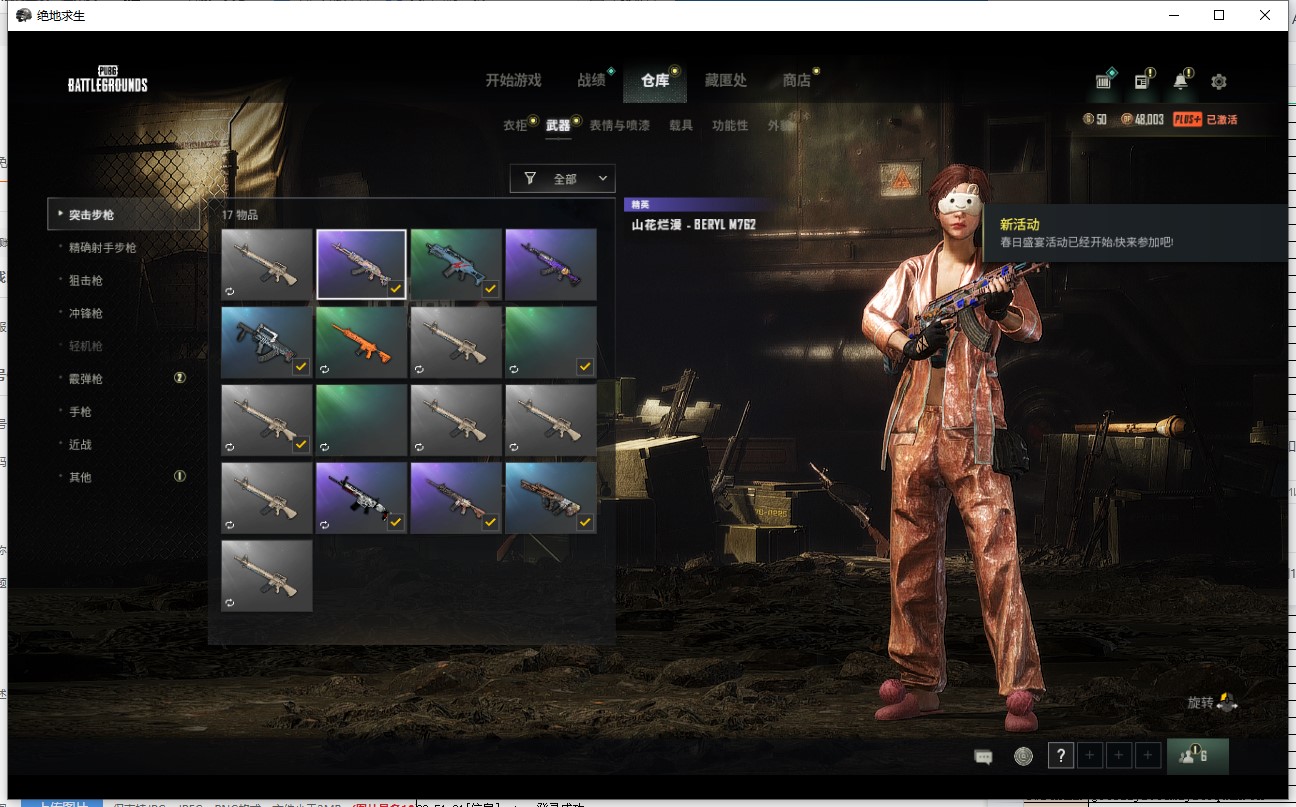Click the 开始游戏 menu item
The height and width of the screenshot is (807, 1296).
point(514,81)
